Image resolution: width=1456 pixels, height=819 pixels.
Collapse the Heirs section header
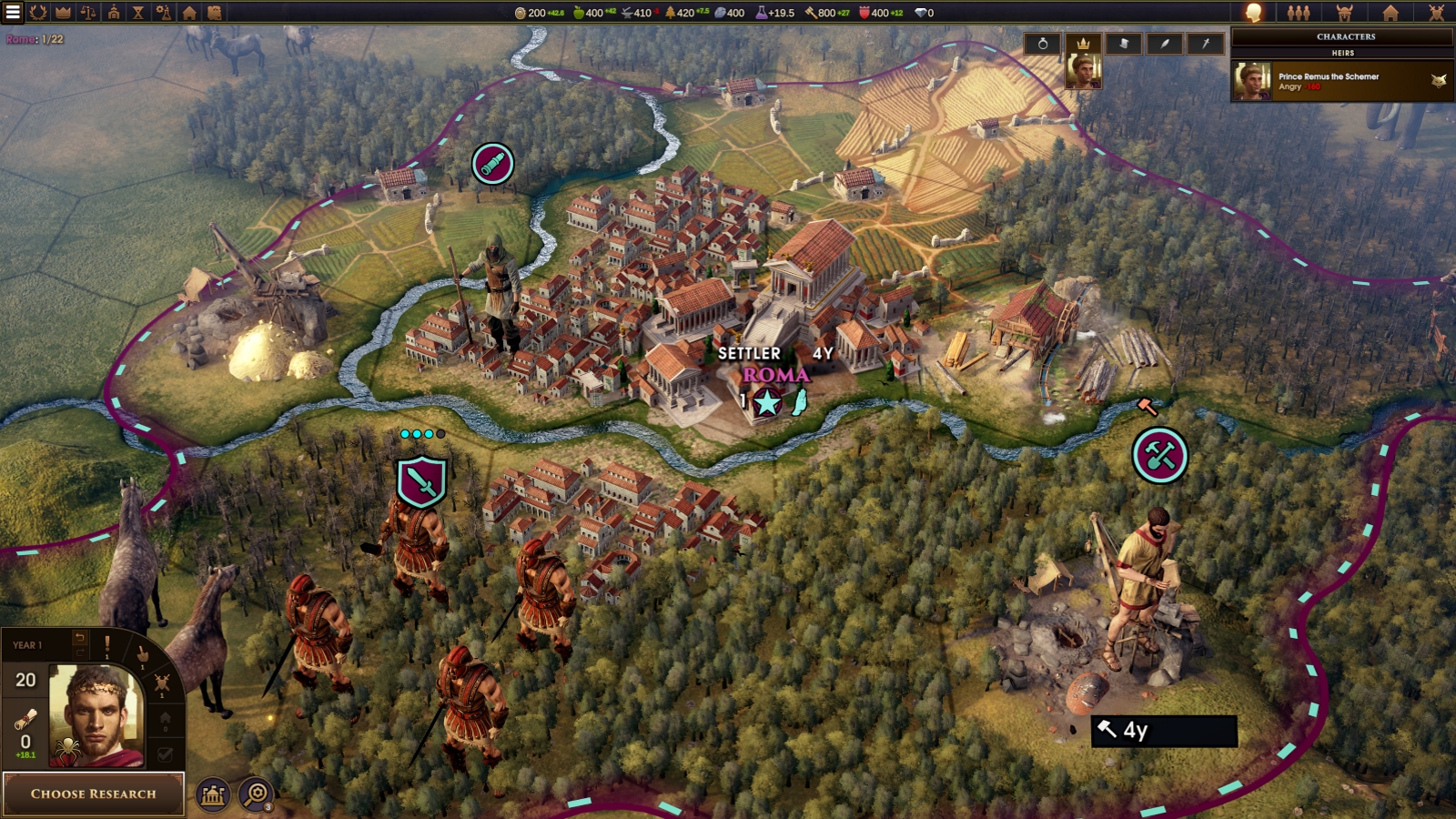(x=1343, y=53)
